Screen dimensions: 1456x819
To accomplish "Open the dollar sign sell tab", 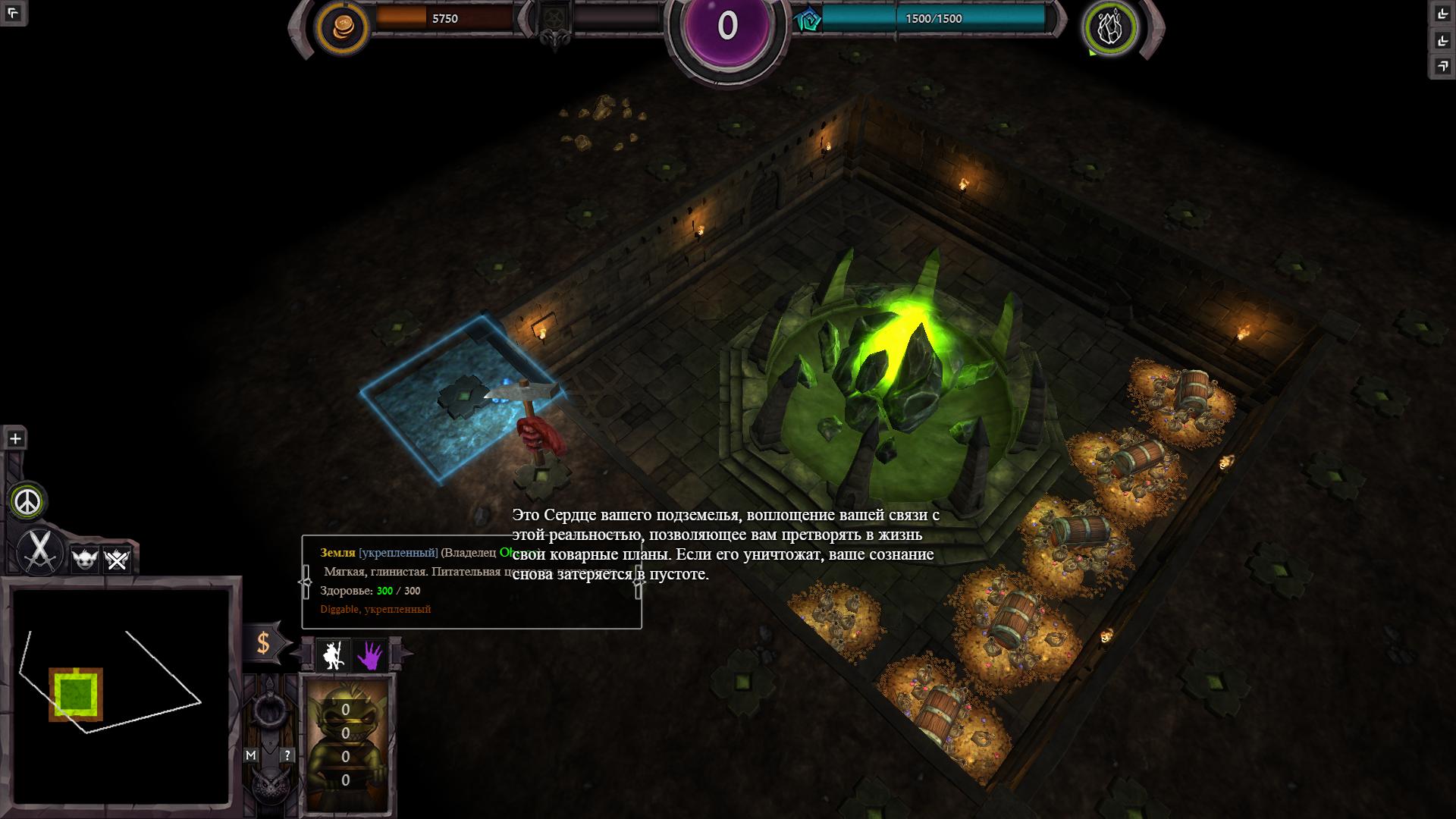I will click(x=263, y=643).
